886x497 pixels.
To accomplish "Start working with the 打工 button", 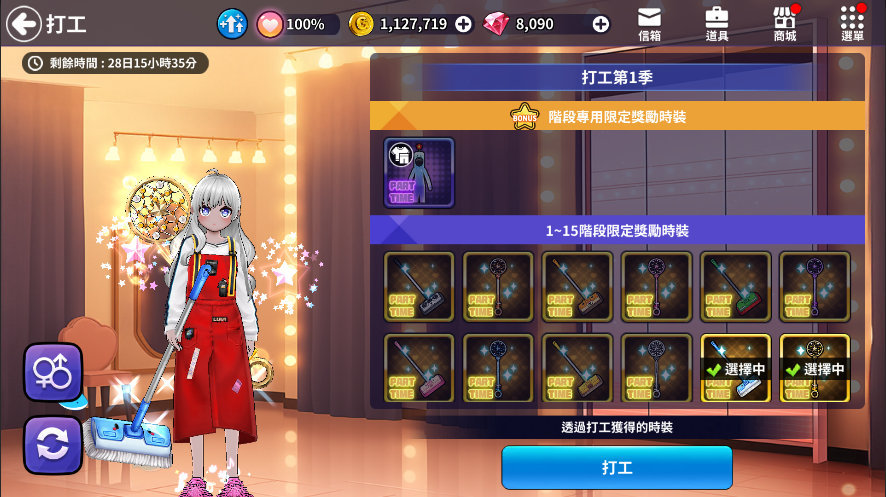I will pos(616,467).
